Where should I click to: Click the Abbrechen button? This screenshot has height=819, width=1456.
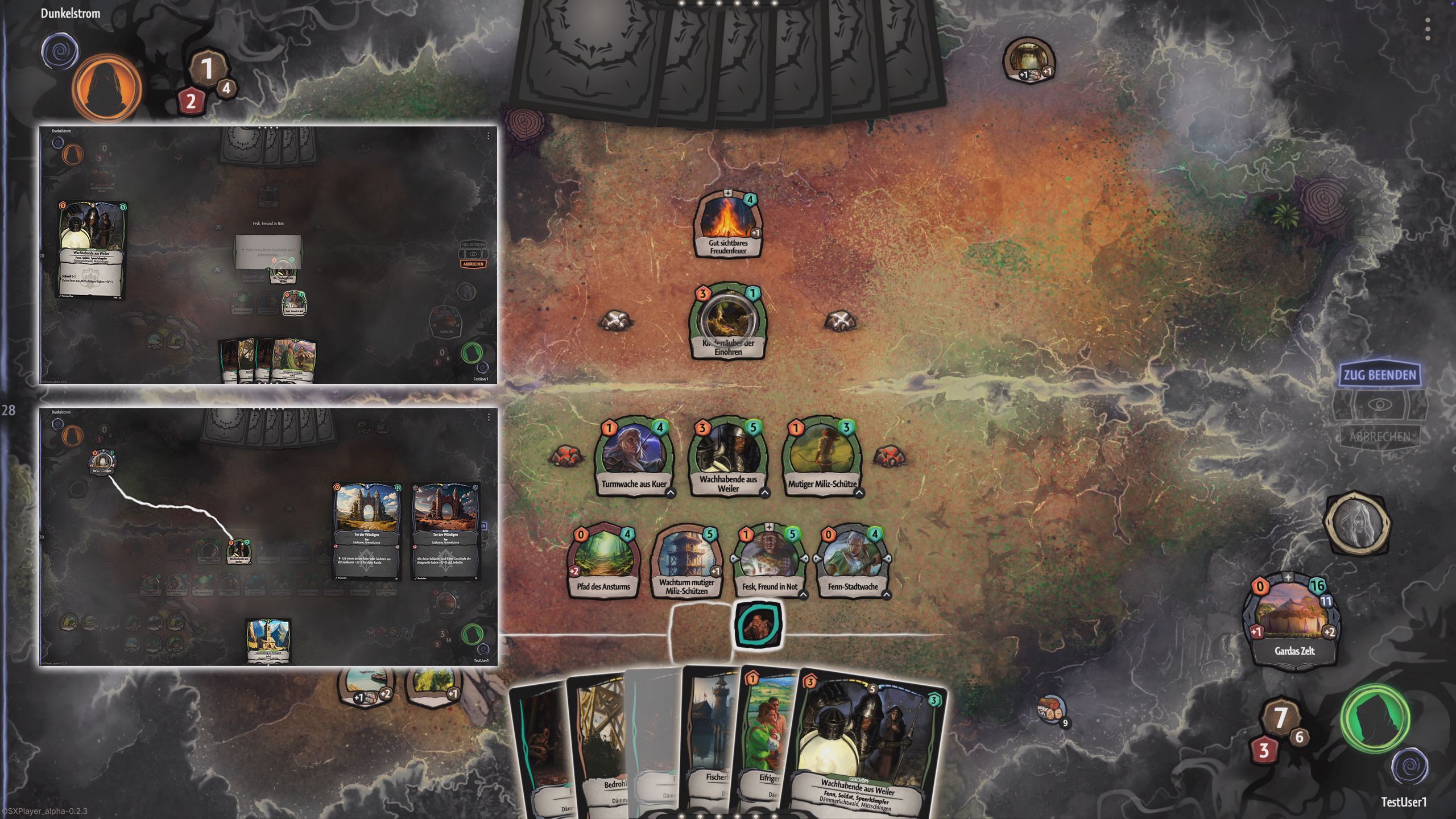pyautogui.click(x=1379, y=437)
